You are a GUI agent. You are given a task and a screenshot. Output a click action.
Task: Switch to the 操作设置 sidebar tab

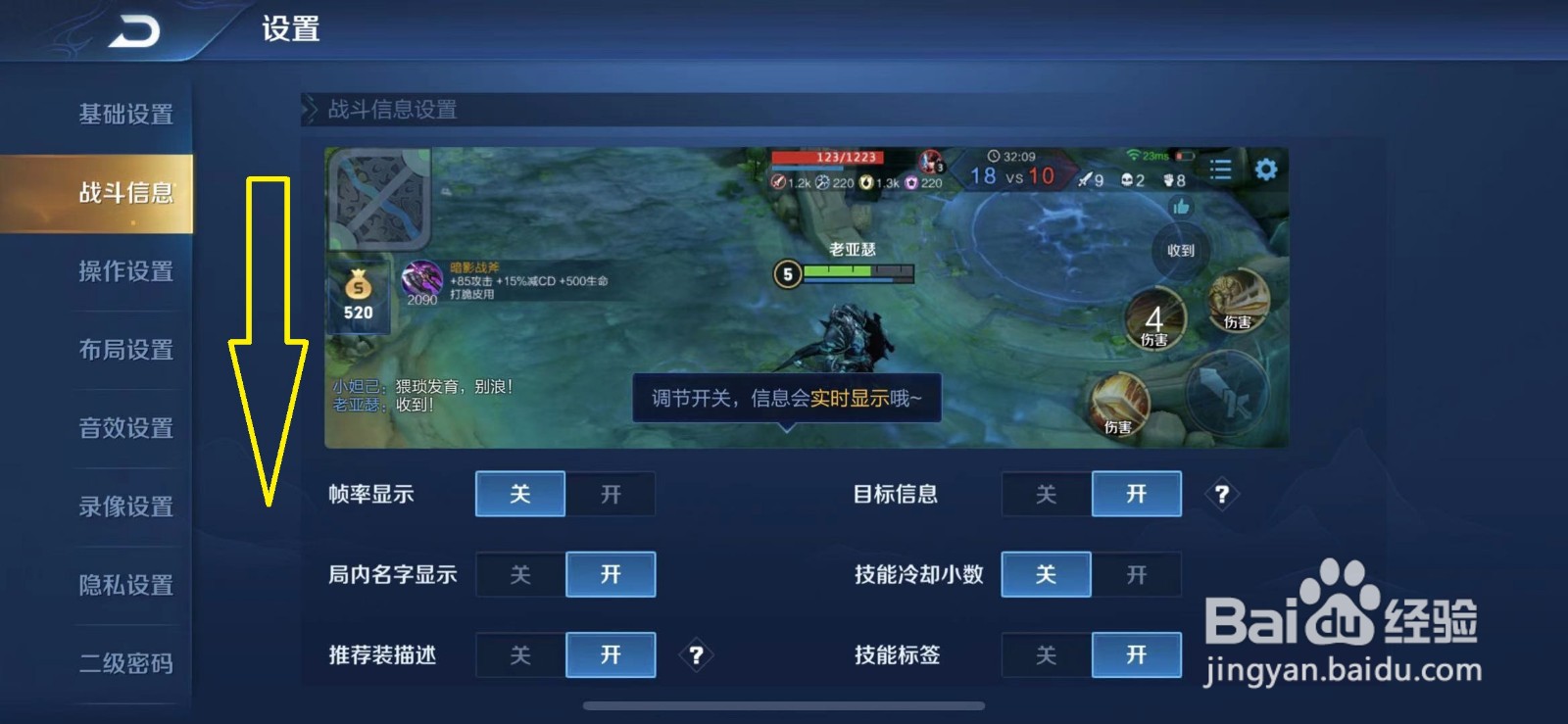coord(125,271)
